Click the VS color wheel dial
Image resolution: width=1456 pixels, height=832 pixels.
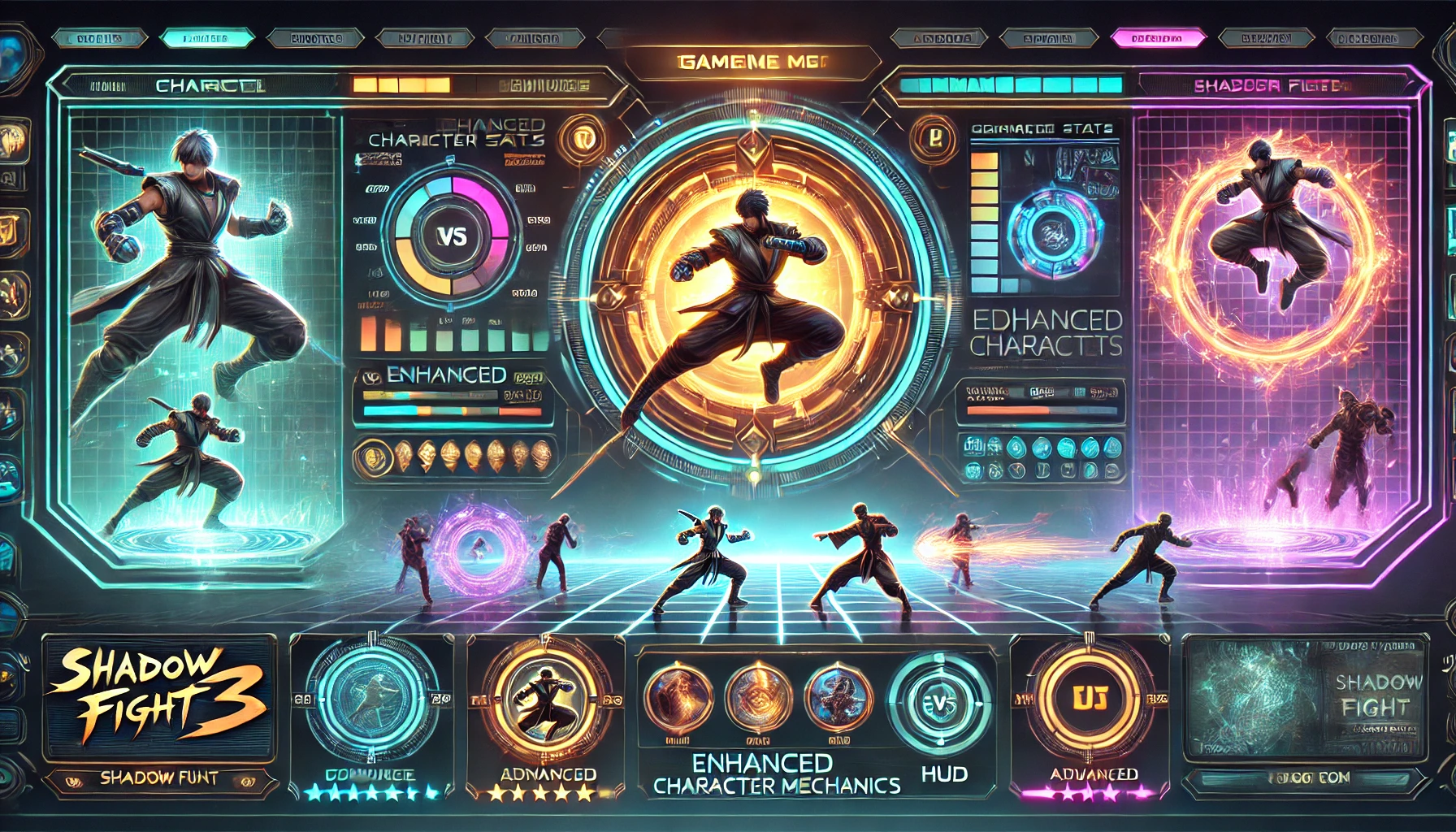point(452,236)
